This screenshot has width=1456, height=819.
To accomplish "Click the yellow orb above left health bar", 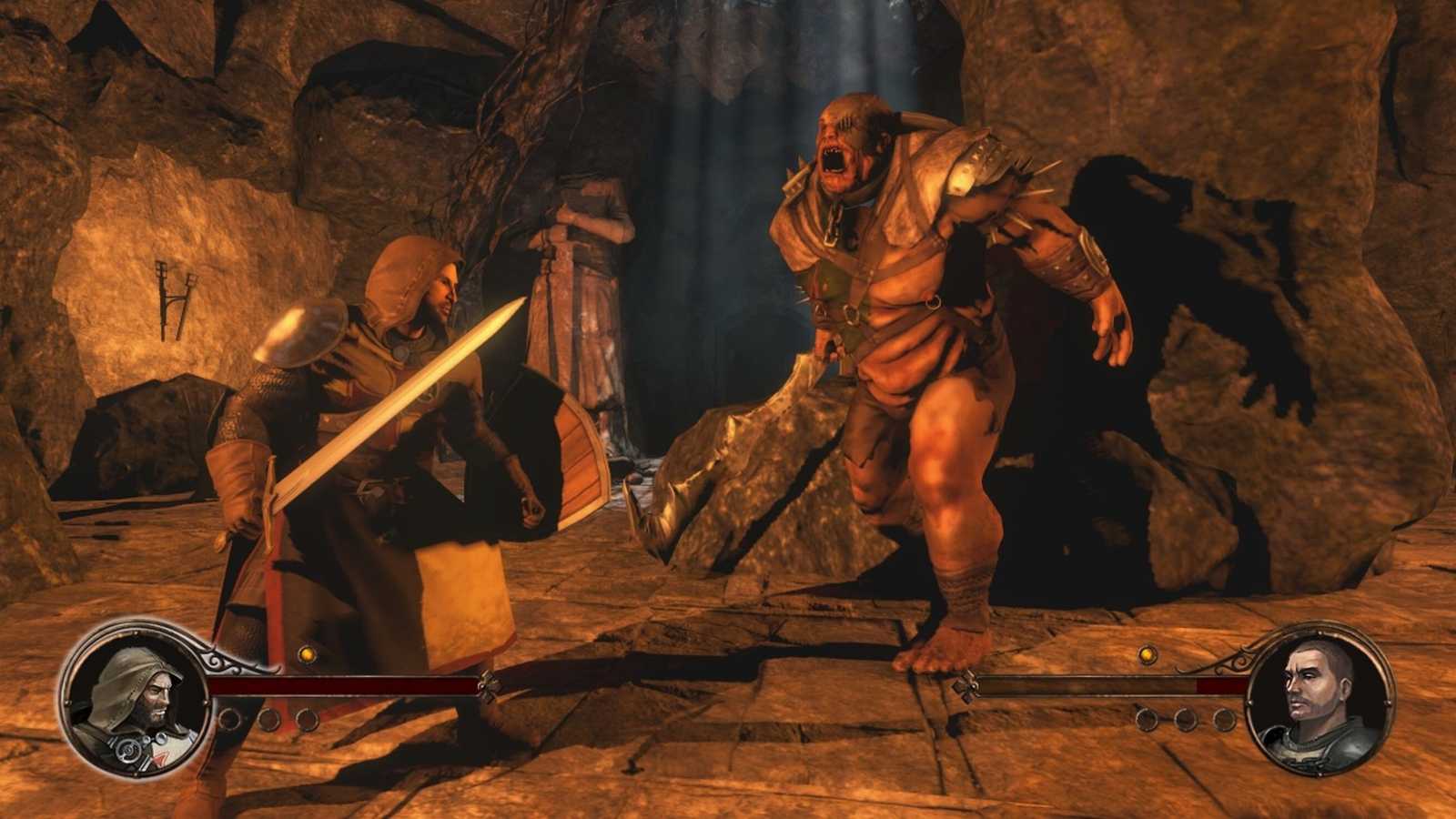I will 307,655.
